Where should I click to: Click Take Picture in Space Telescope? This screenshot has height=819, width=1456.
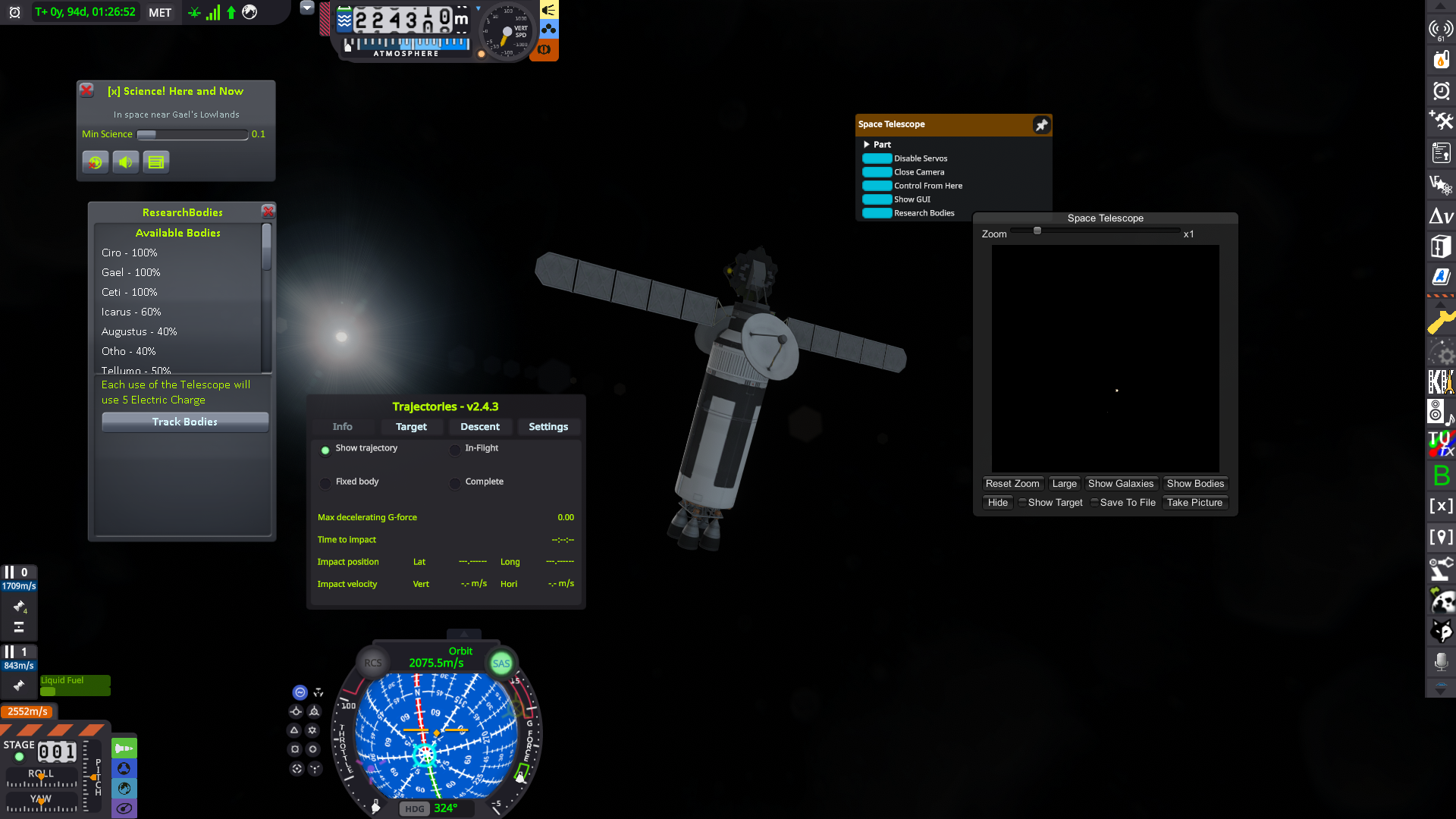point(1194,502)
